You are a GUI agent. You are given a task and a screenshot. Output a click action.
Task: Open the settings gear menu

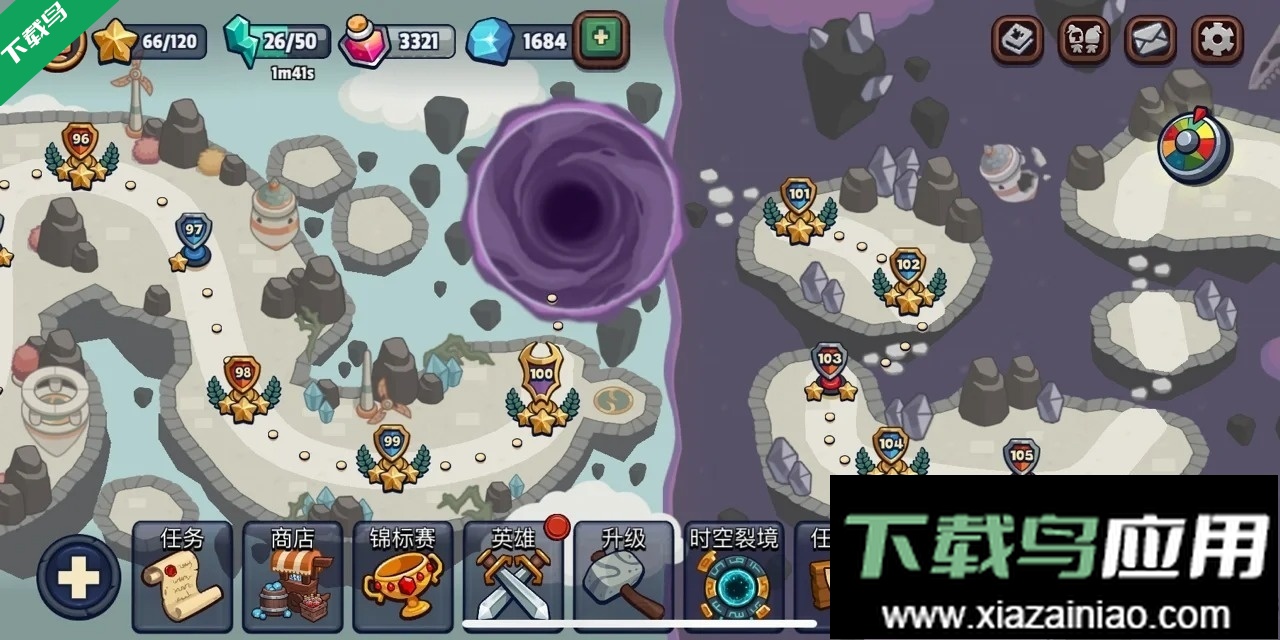1216,40
